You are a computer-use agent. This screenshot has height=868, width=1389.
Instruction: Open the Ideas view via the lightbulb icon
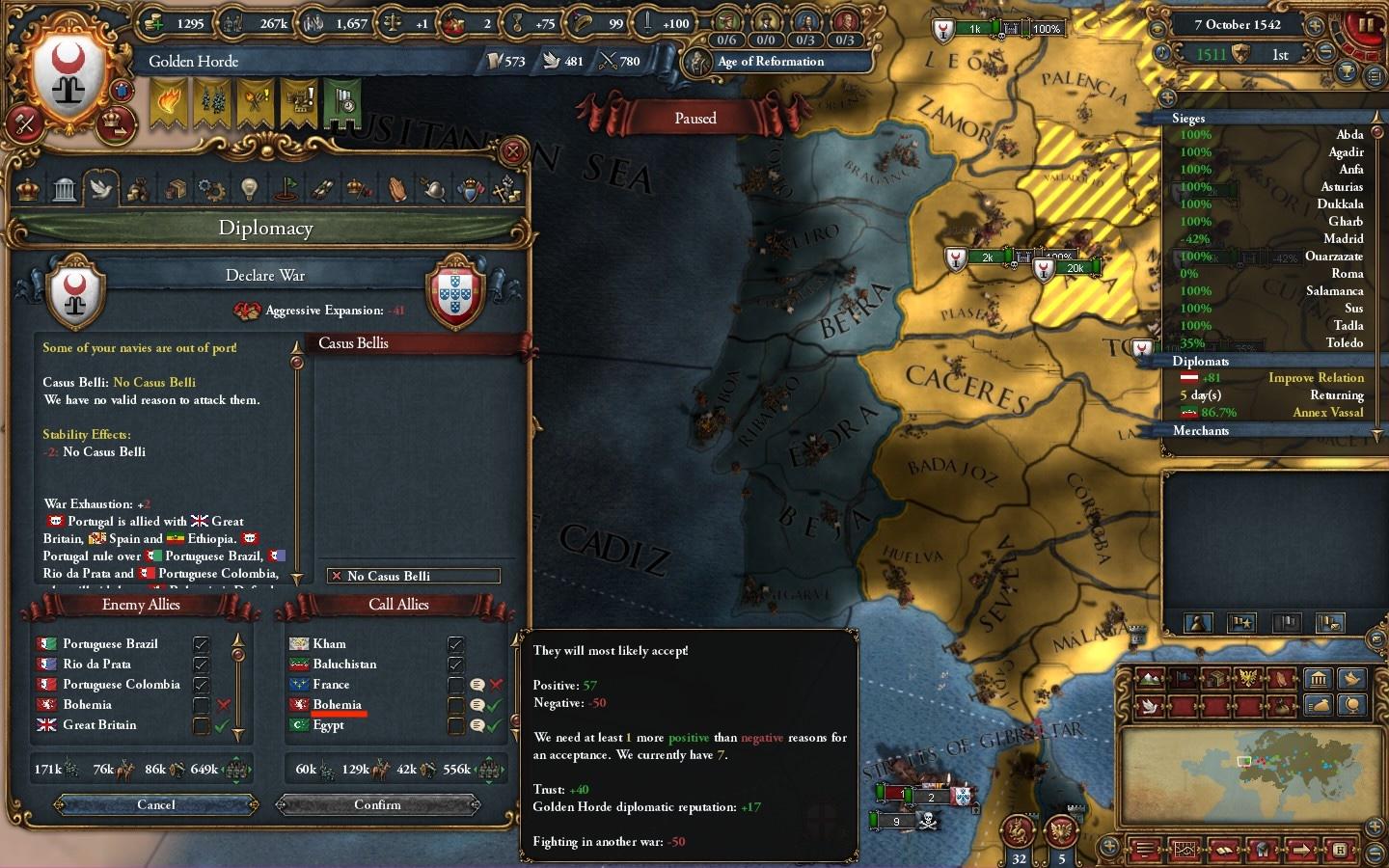249,188
